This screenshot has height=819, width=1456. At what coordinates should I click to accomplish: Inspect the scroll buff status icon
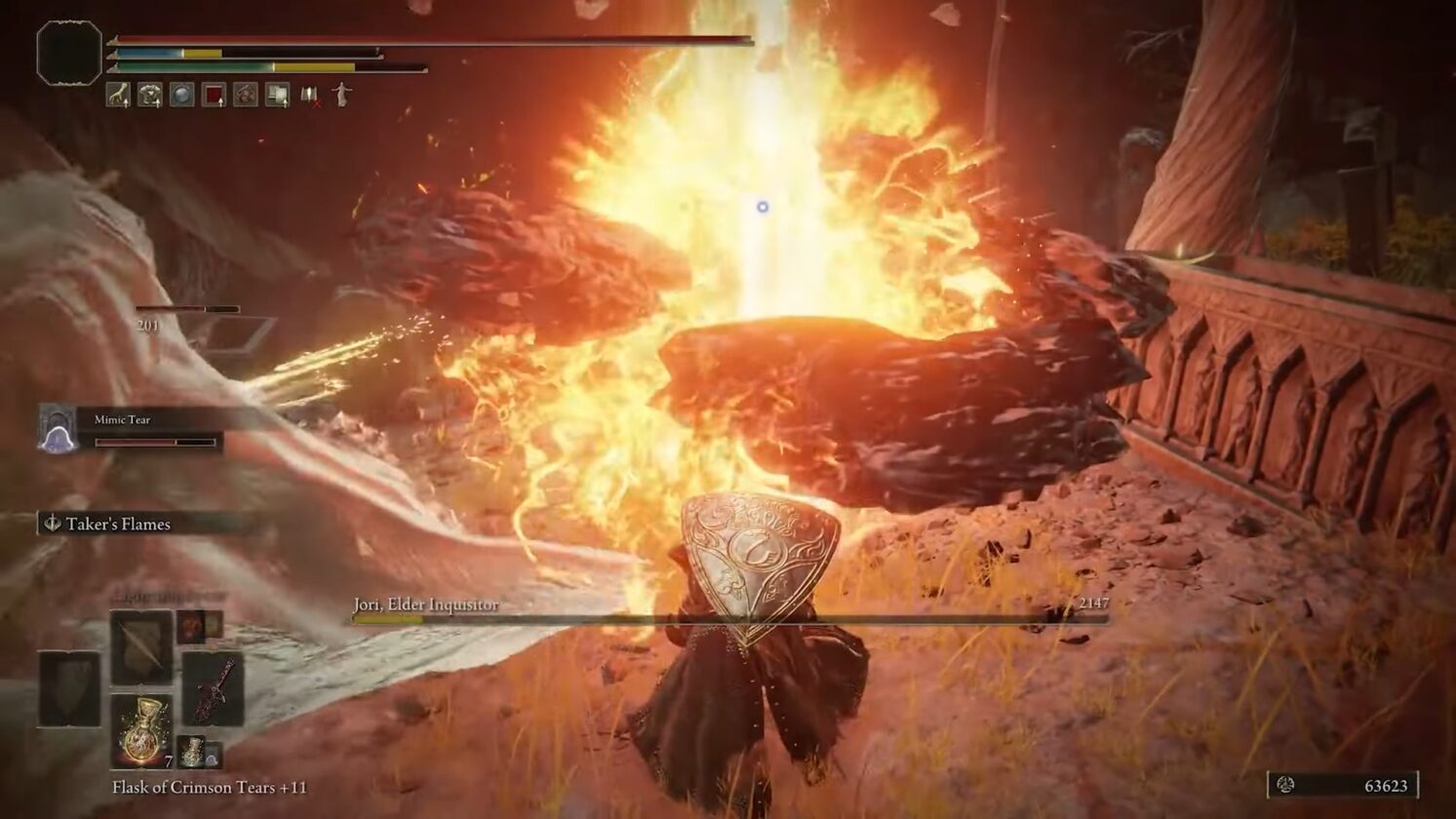point(278,95)
